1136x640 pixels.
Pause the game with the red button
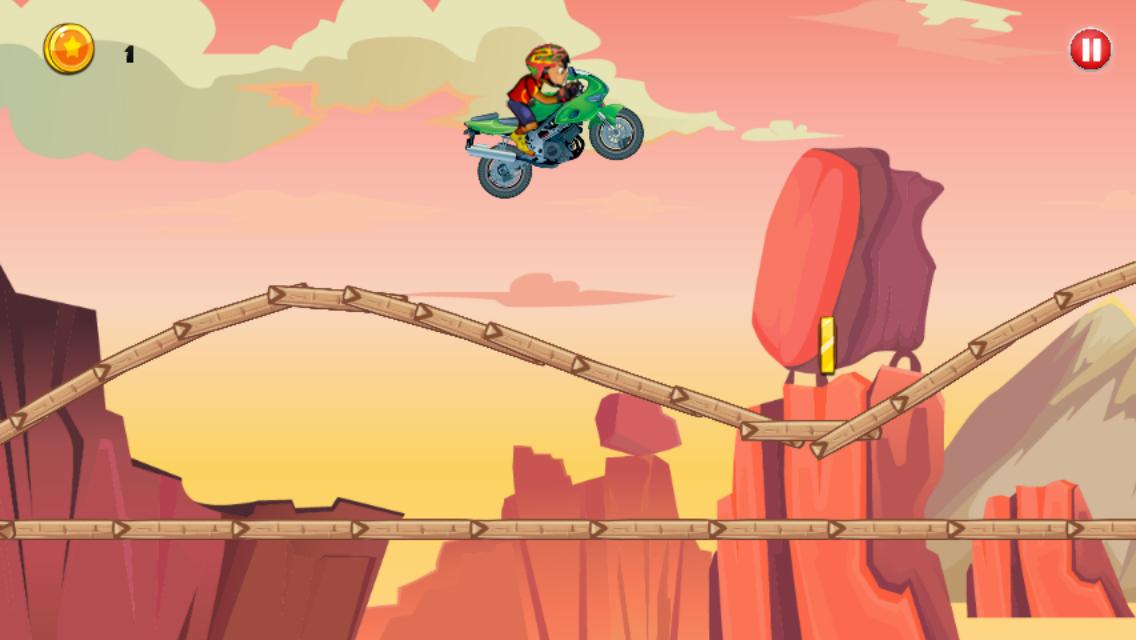pos(1090,49)
